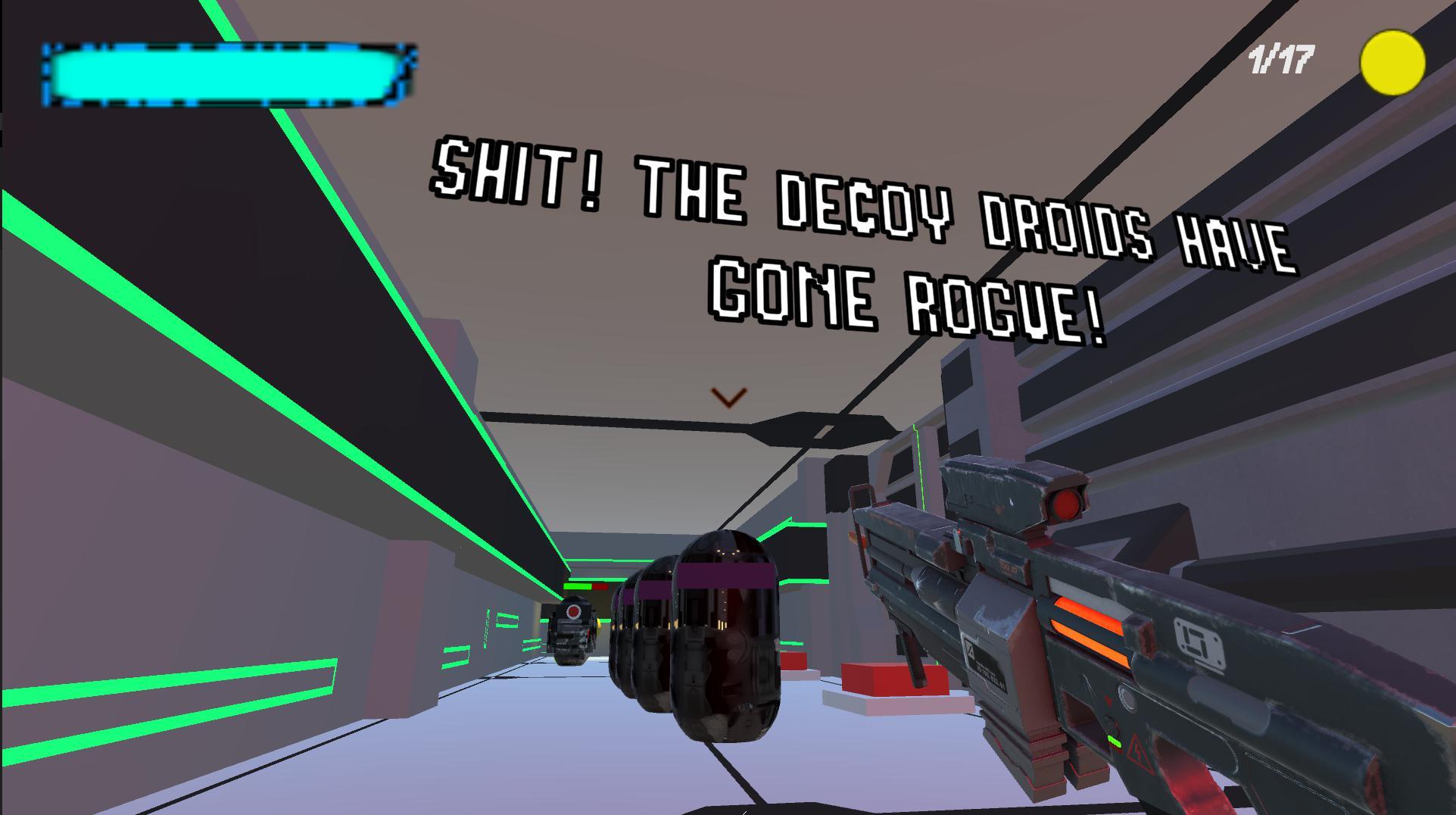Click the green segment of the droid's health bar
The width and height of the screenshot is (1456, 815).
[x=576, y=586]
